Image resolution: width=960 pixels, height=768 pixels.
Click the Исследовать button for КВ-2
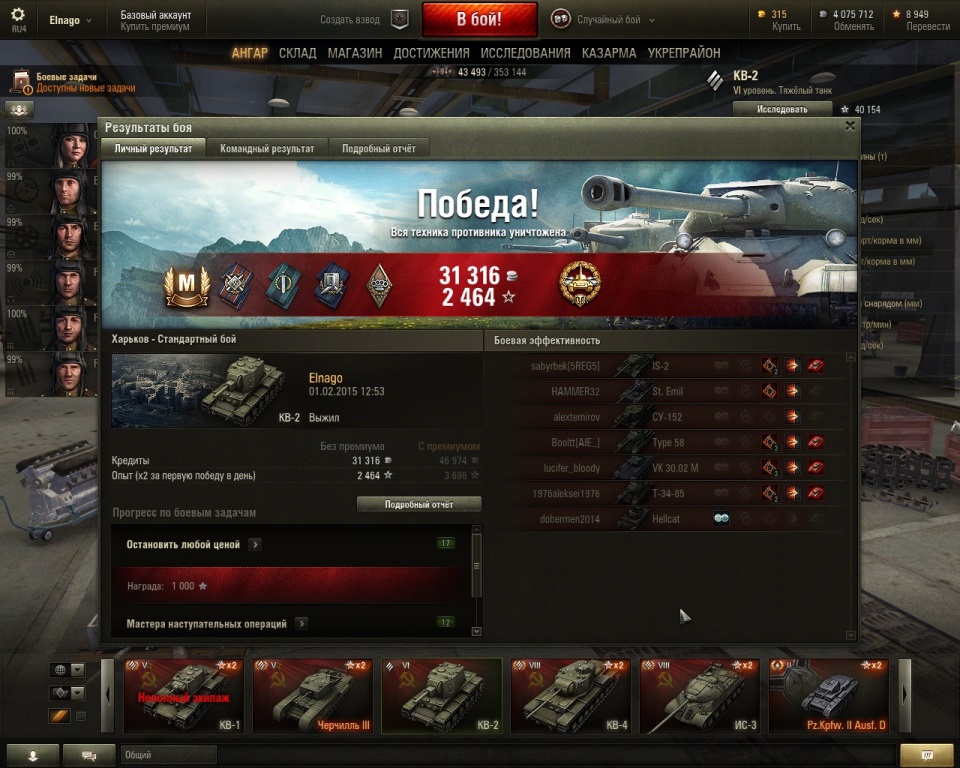[782, 109]
